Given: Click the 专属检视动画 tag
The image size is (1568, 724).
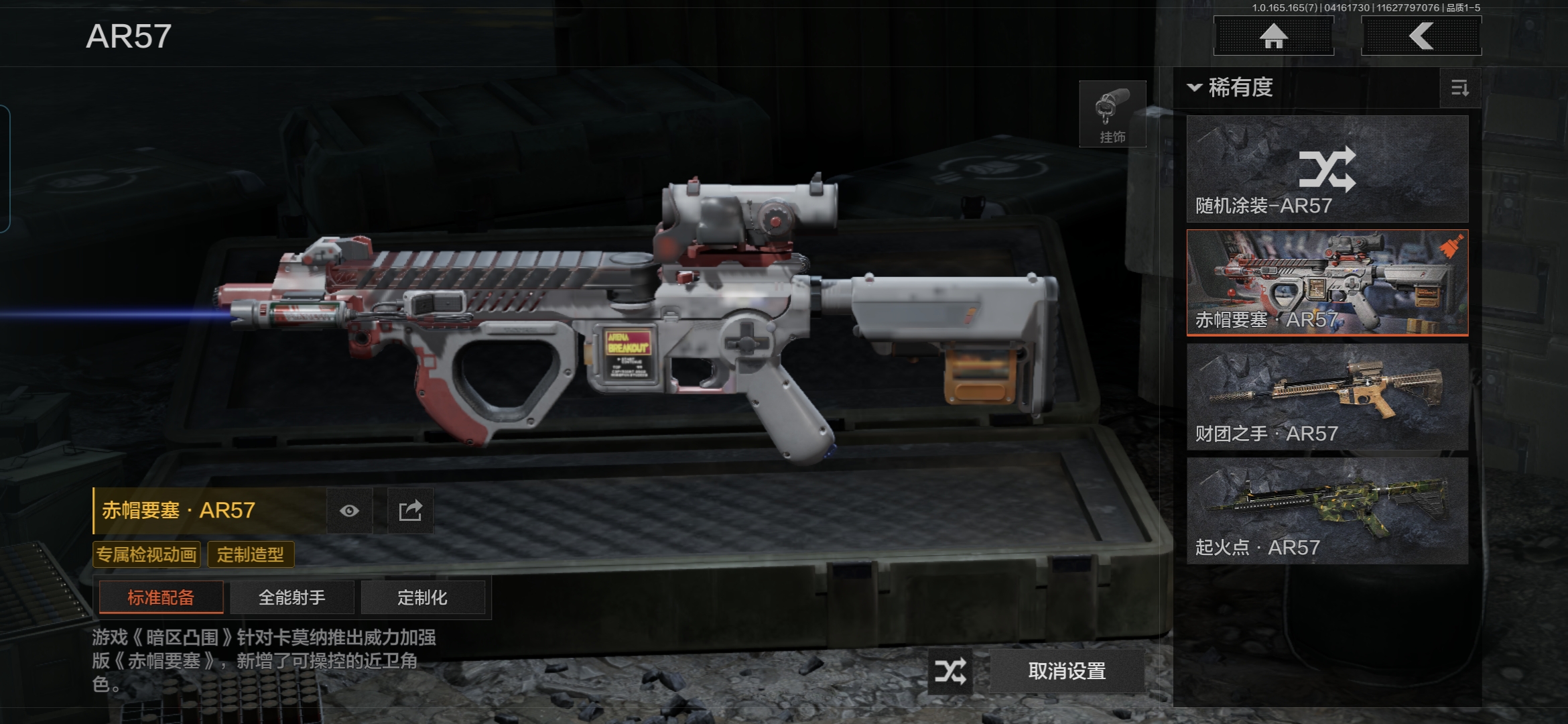Looking at the screenshot, I should pyautogui.click(x=147, y=554).
